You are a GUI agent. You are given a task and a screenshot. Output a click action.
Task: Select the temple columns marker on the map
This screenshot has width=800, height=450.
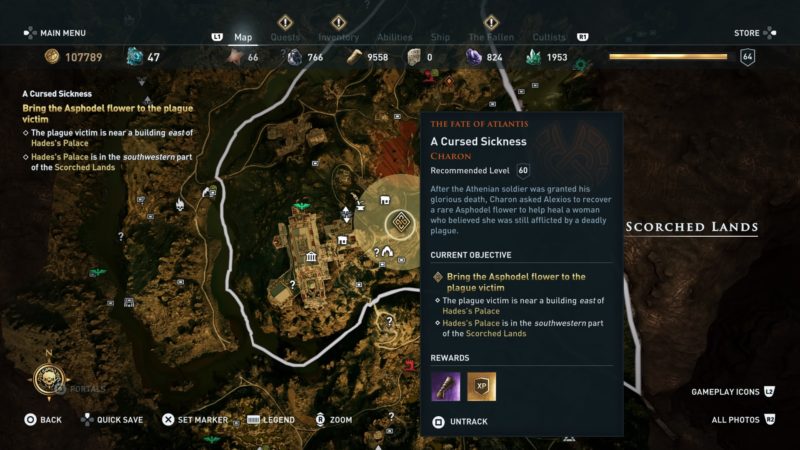tap(312, 257)
